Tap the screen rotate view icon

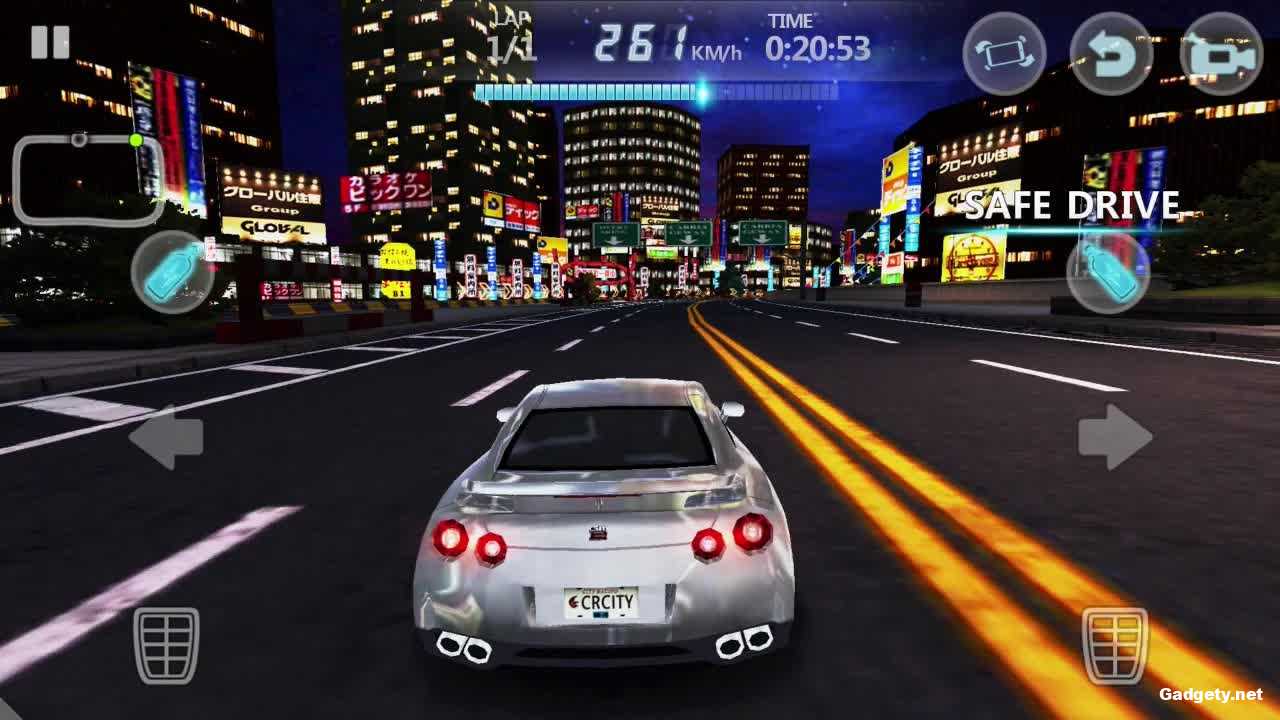(1004, 54)
